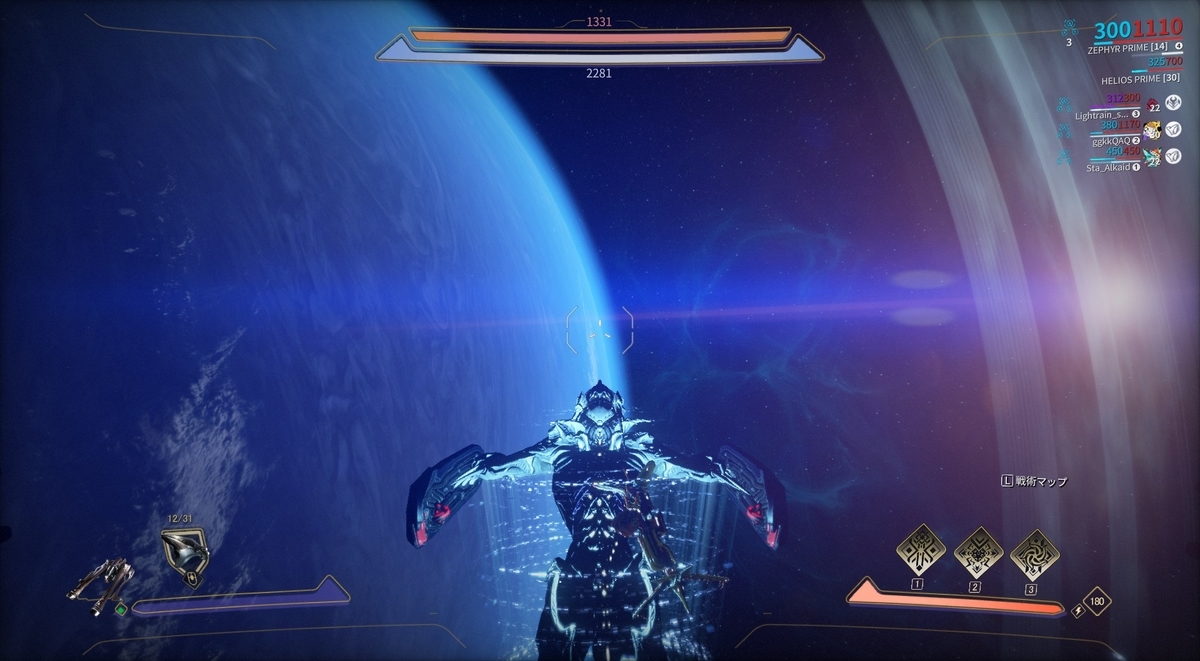Select squad member ggkkQAQ in the list
Viewport: 1200px width, 661px height.
[1109, 141]
